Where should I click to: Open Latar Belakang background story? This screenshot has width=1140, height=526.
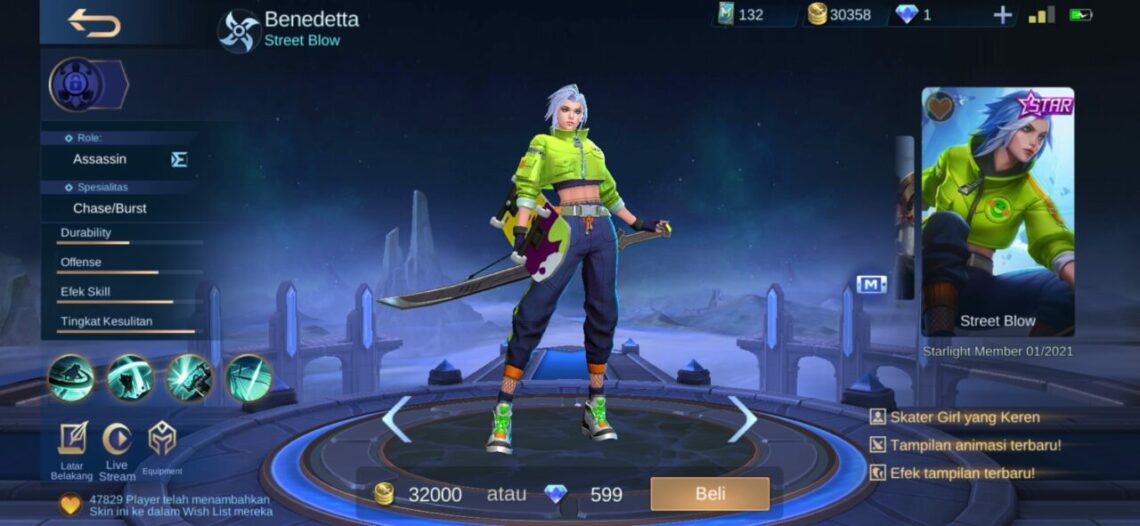point(72,439)
